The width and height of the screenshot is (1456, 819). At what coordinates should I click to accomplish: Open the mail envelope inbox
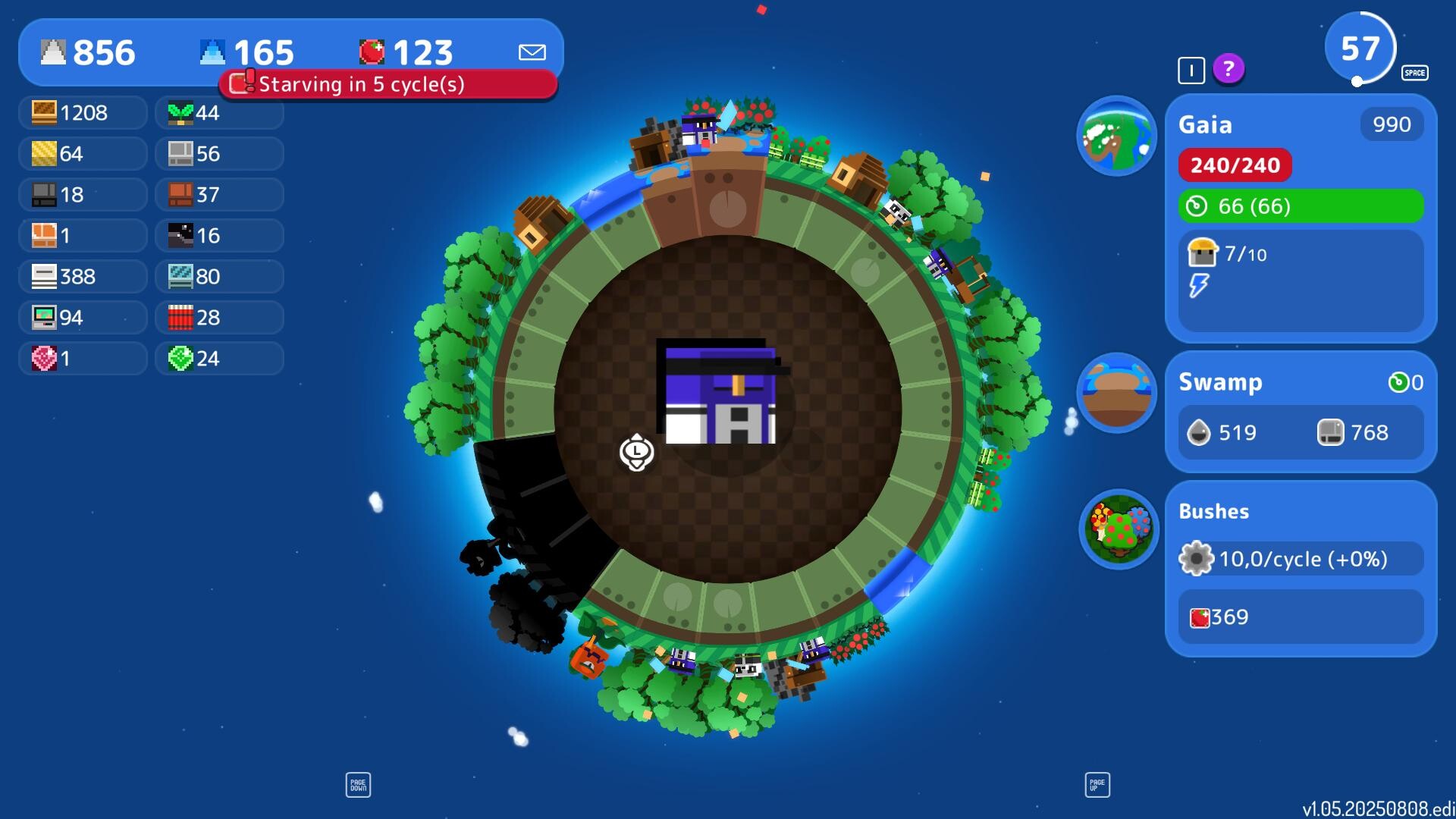tap(532, 52)
